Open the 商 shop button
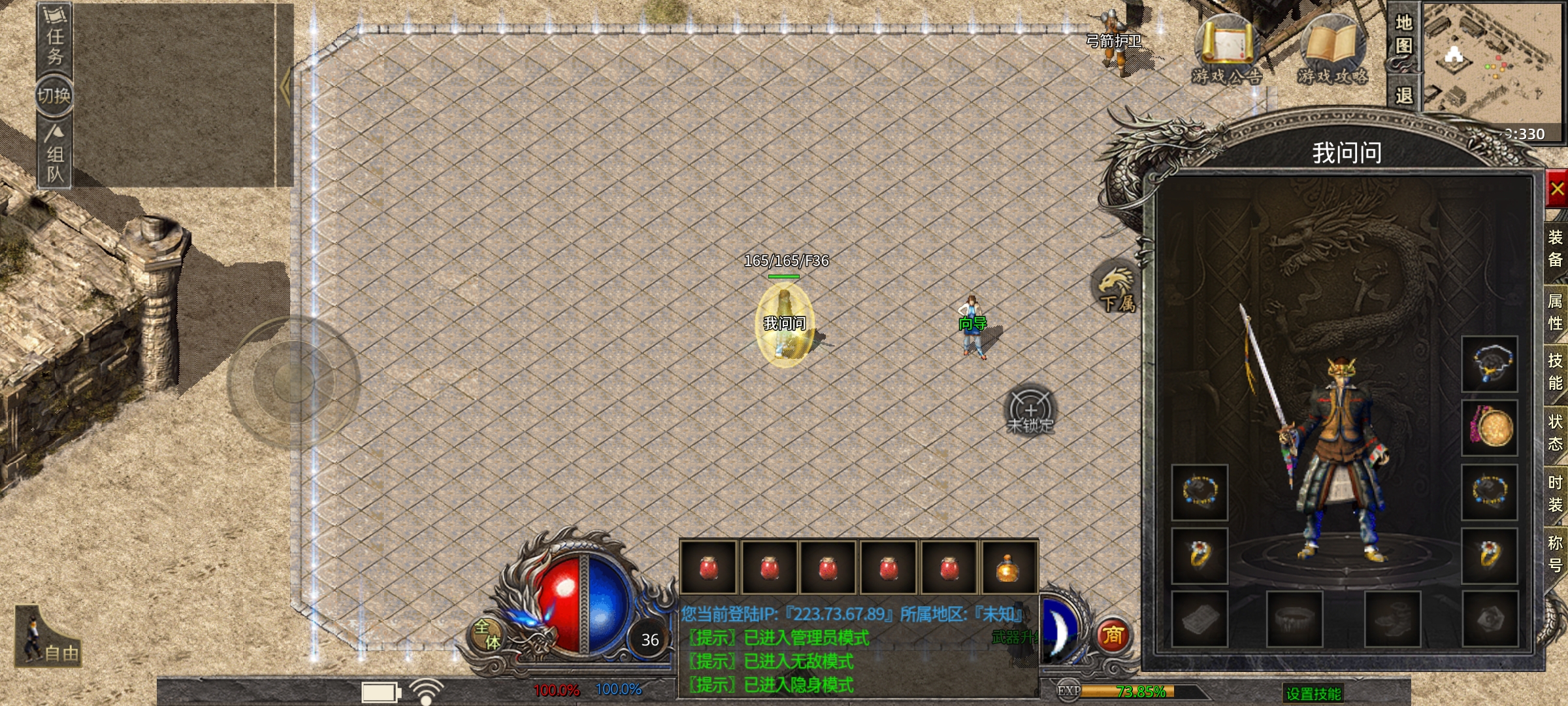 (x=1113, y=635)
